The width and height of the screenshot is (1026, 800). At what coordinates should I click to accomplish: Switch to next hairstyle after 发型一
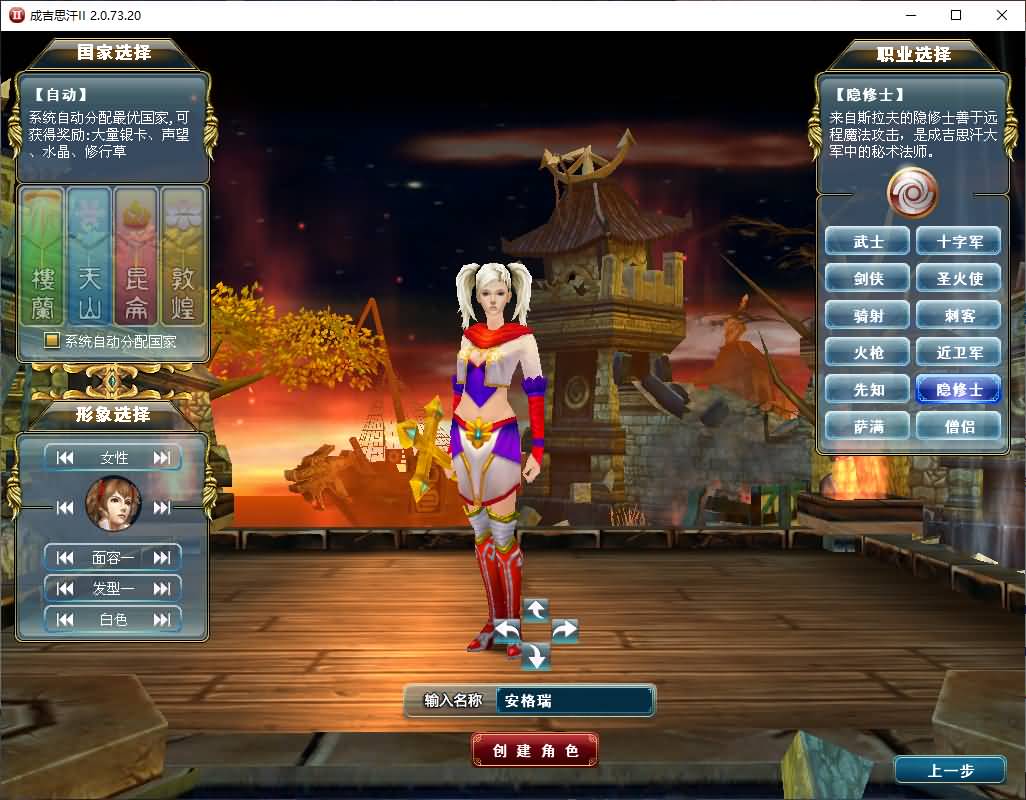(x=162, y=588)
